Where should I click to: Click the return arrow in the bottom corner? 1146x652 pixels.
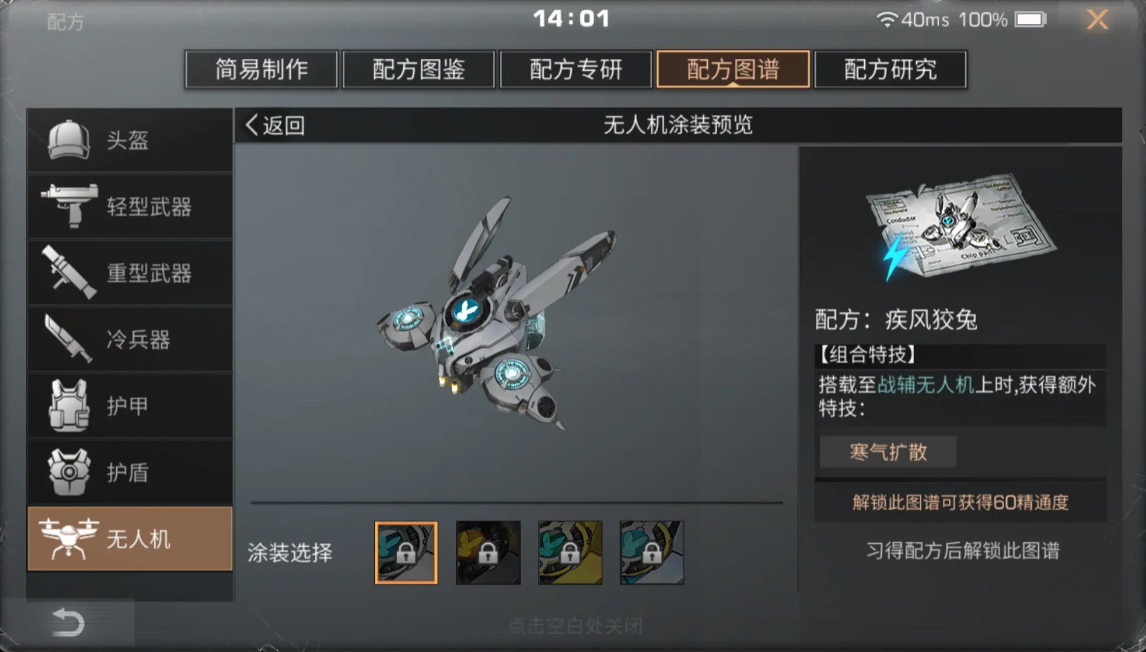pos(68,624)
